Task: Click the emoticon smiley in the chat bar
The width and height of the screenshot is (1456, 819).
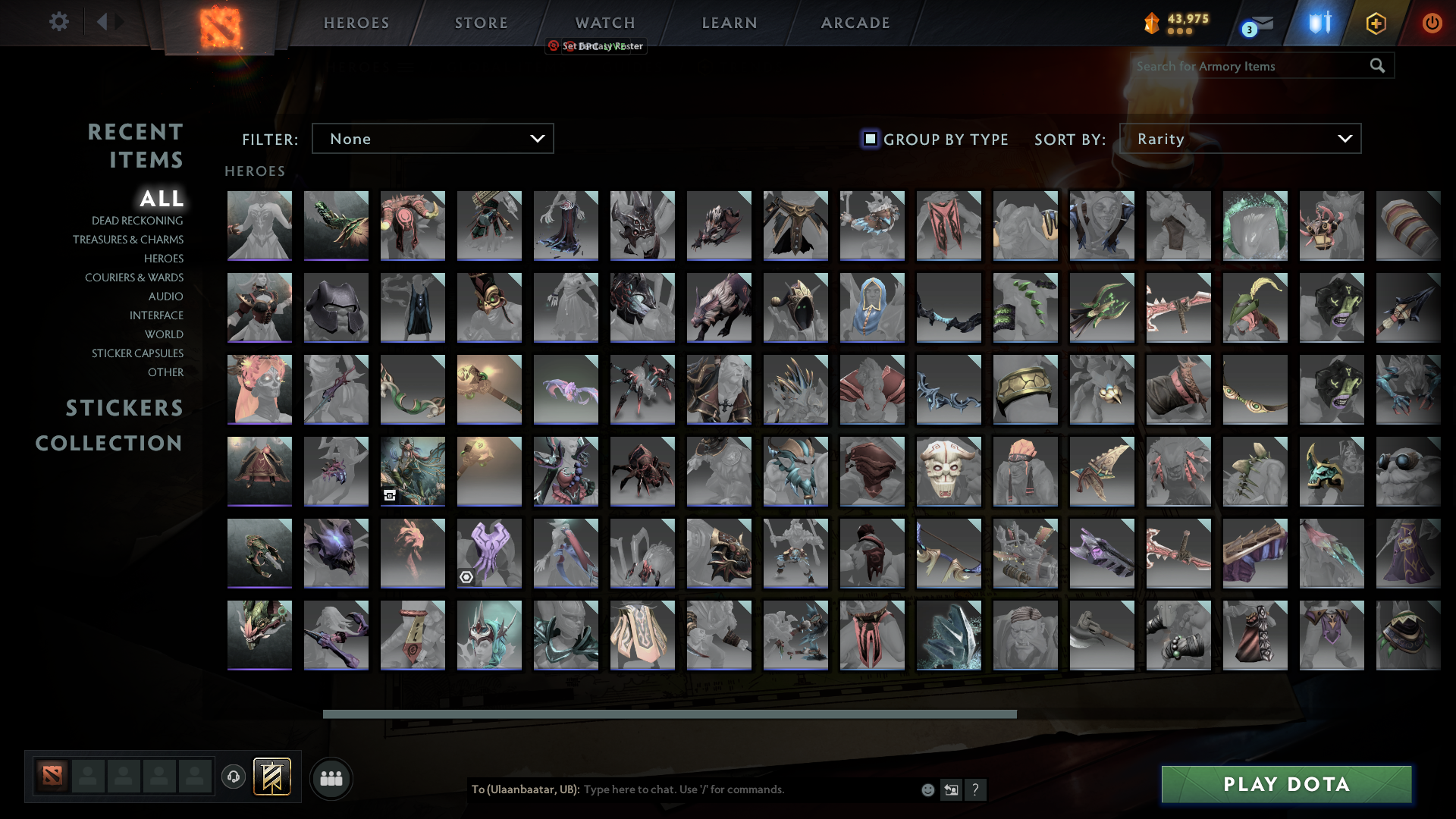Action: click(x=927, y=789)
